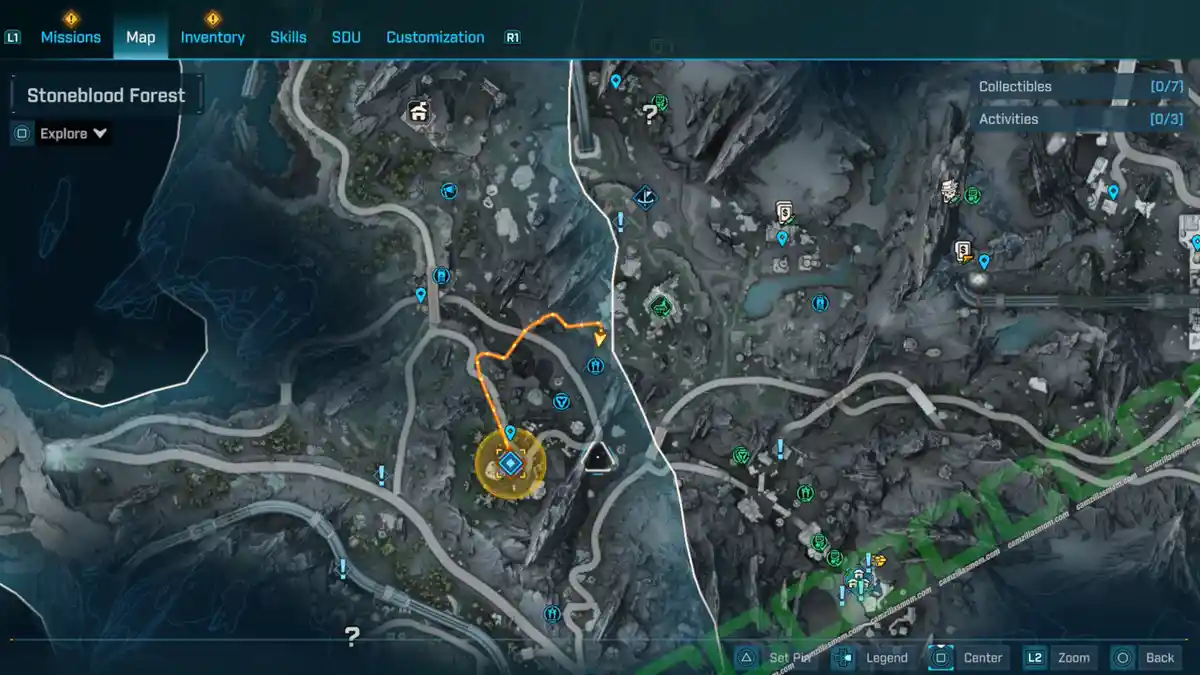The image size is (1200, 675).
Task: Go to the SDU tab
Action: coord(346,37)
